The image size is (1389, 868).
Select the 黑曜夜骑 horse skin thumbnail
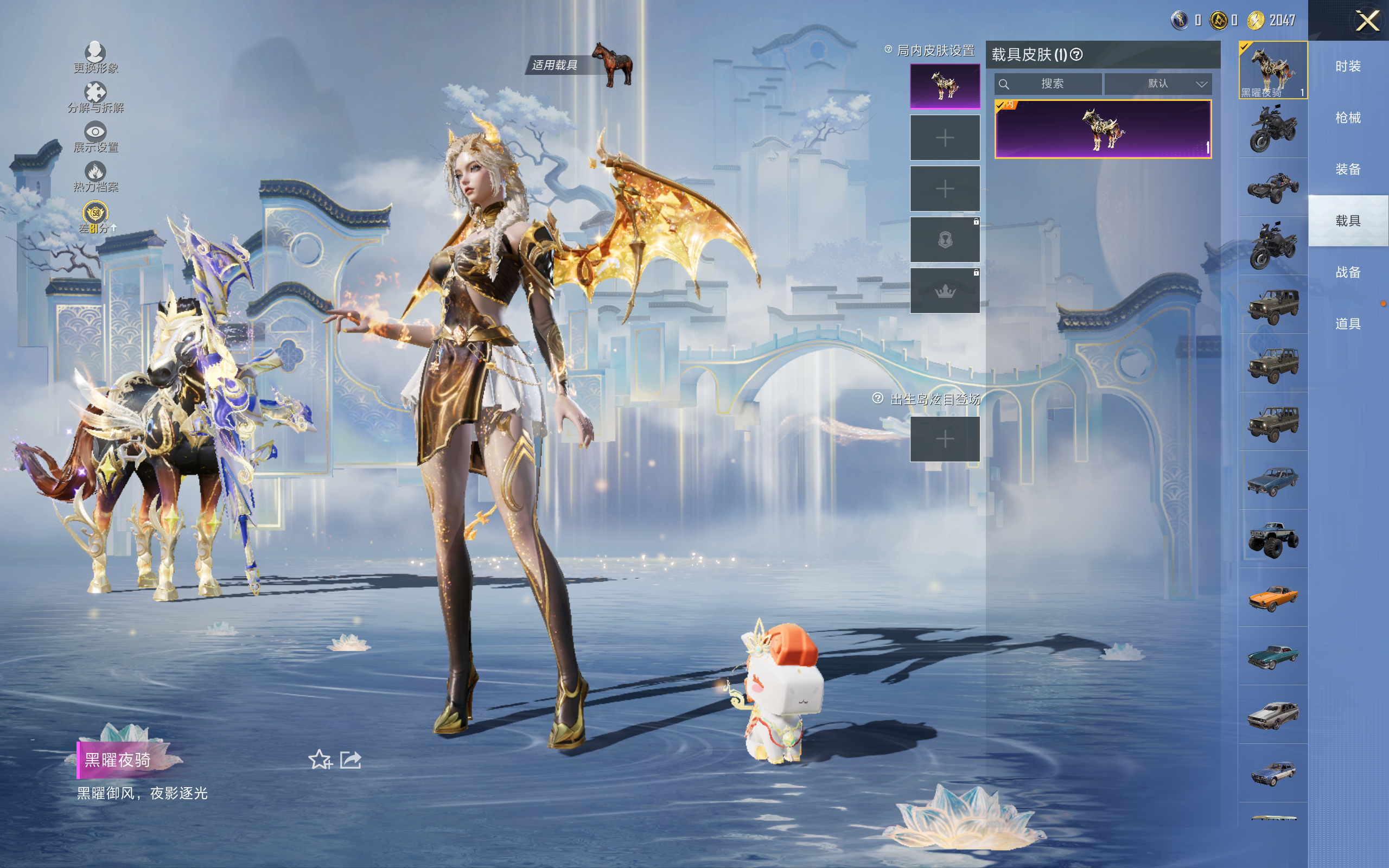(x=1272, y=69)
